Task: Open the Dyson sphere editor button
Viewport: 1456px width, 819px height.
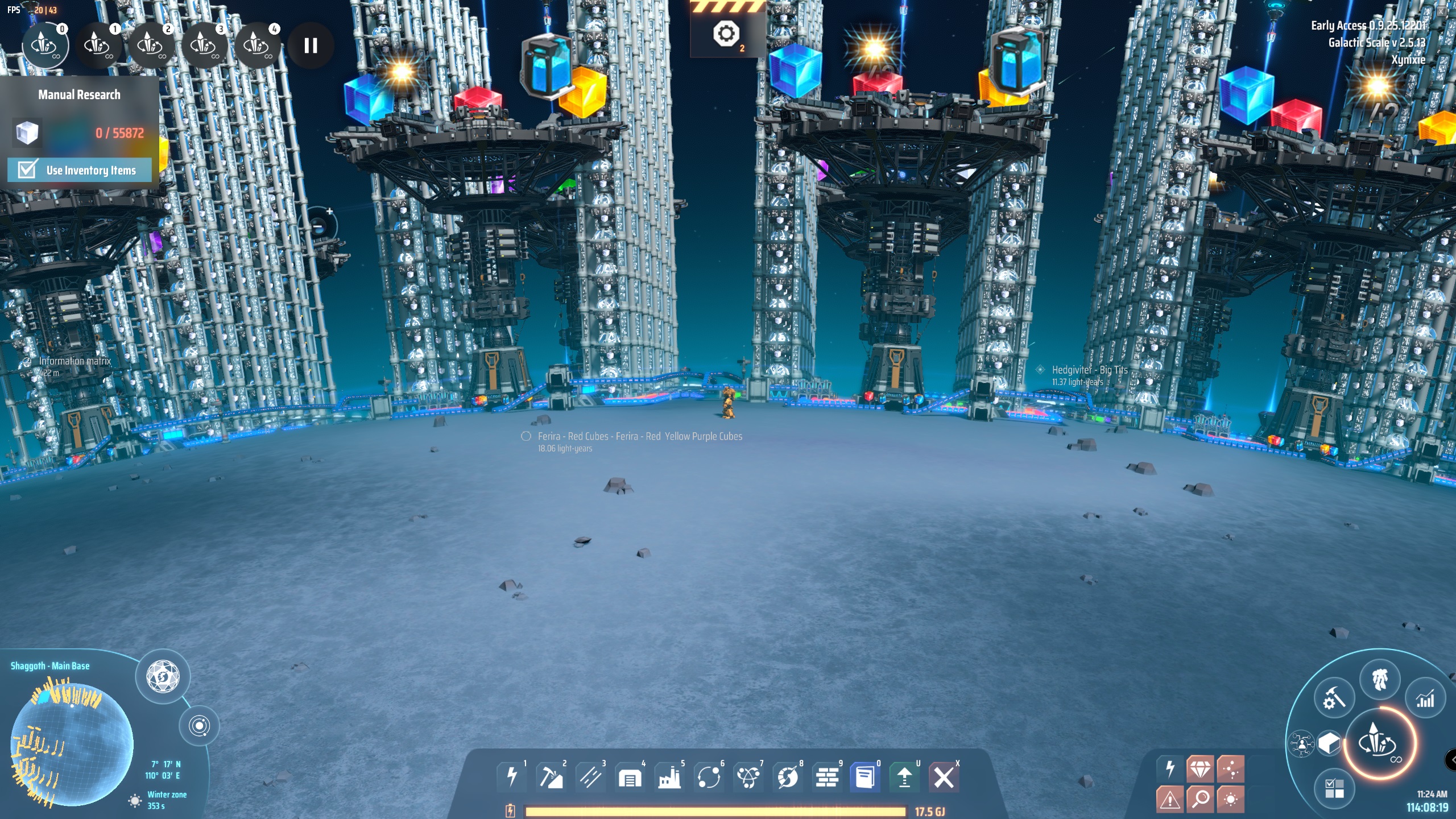Action: click(163, 677)
